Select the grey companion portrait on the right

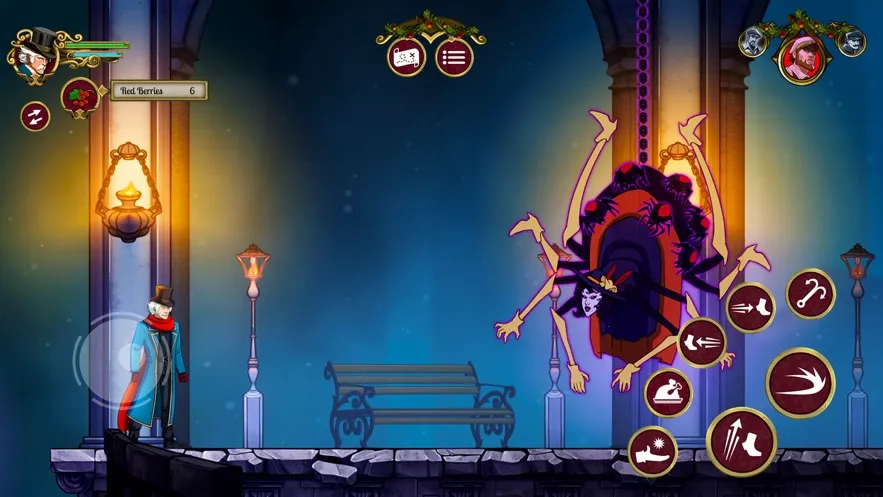tap(851, 42)
